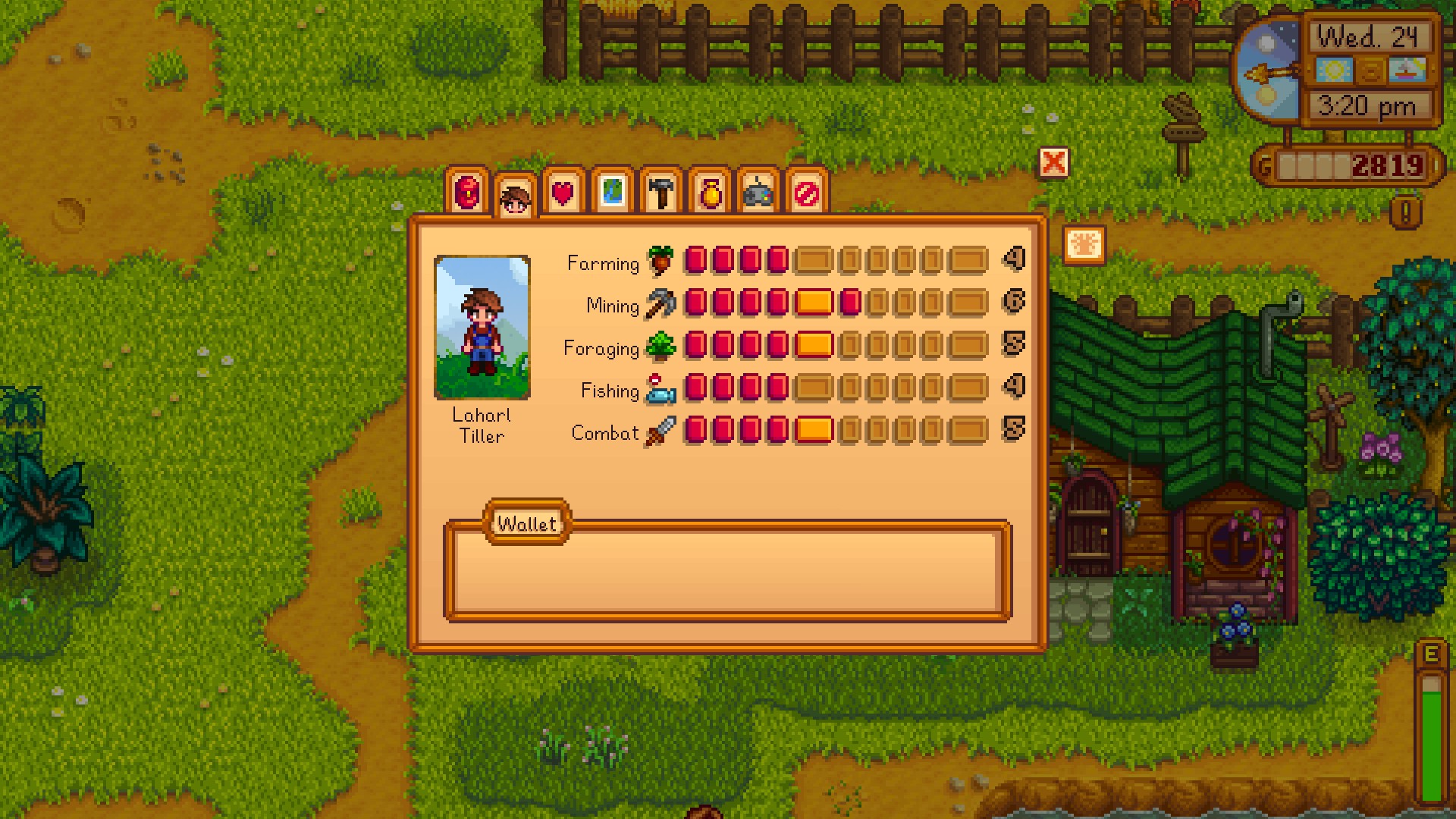
Task: Open the Options gamepad tab
Action: [x=758, y=192]
